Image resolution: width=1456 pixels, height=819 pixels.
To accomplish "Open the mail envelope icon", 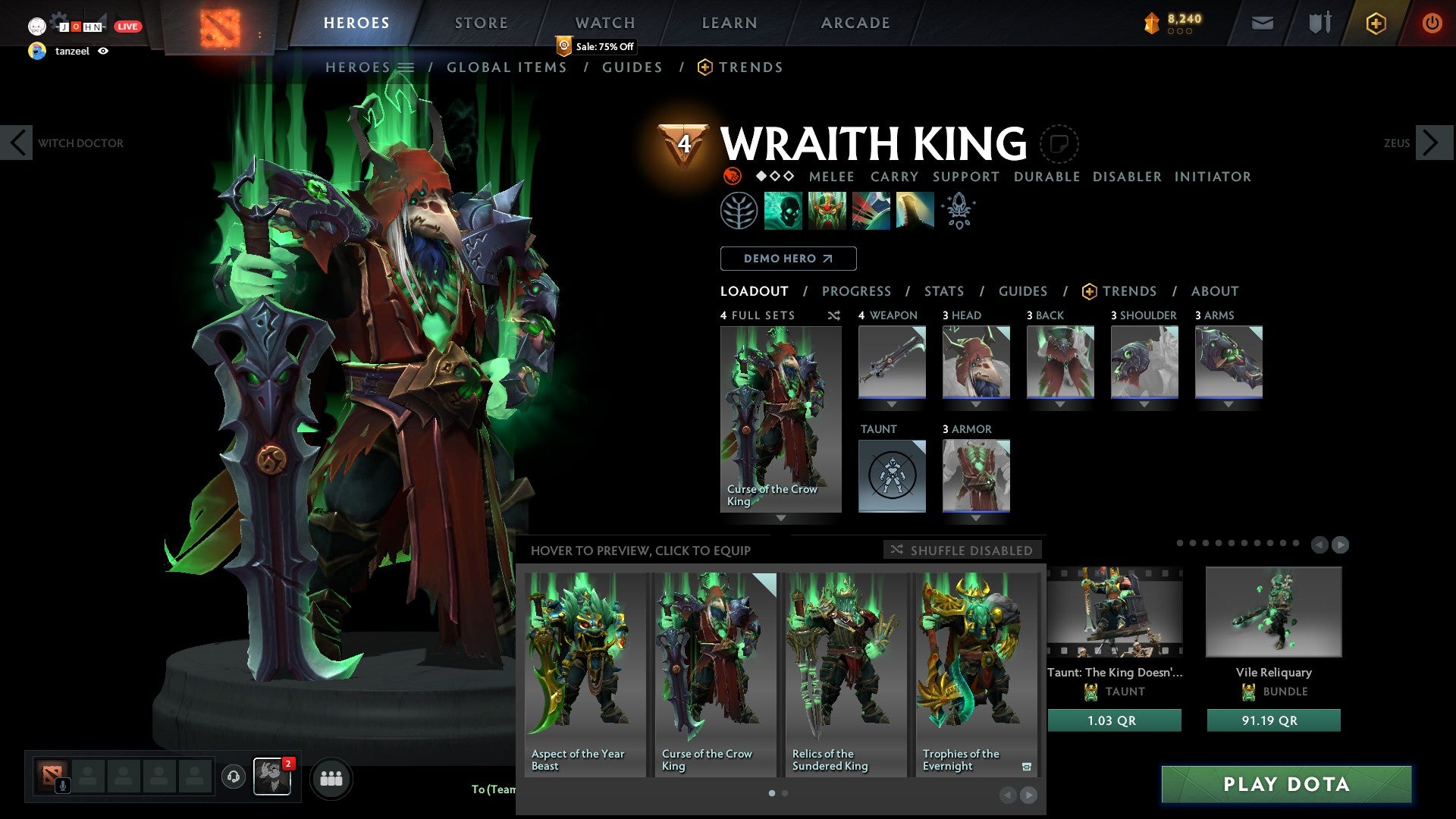I will tap(1262, 23).
